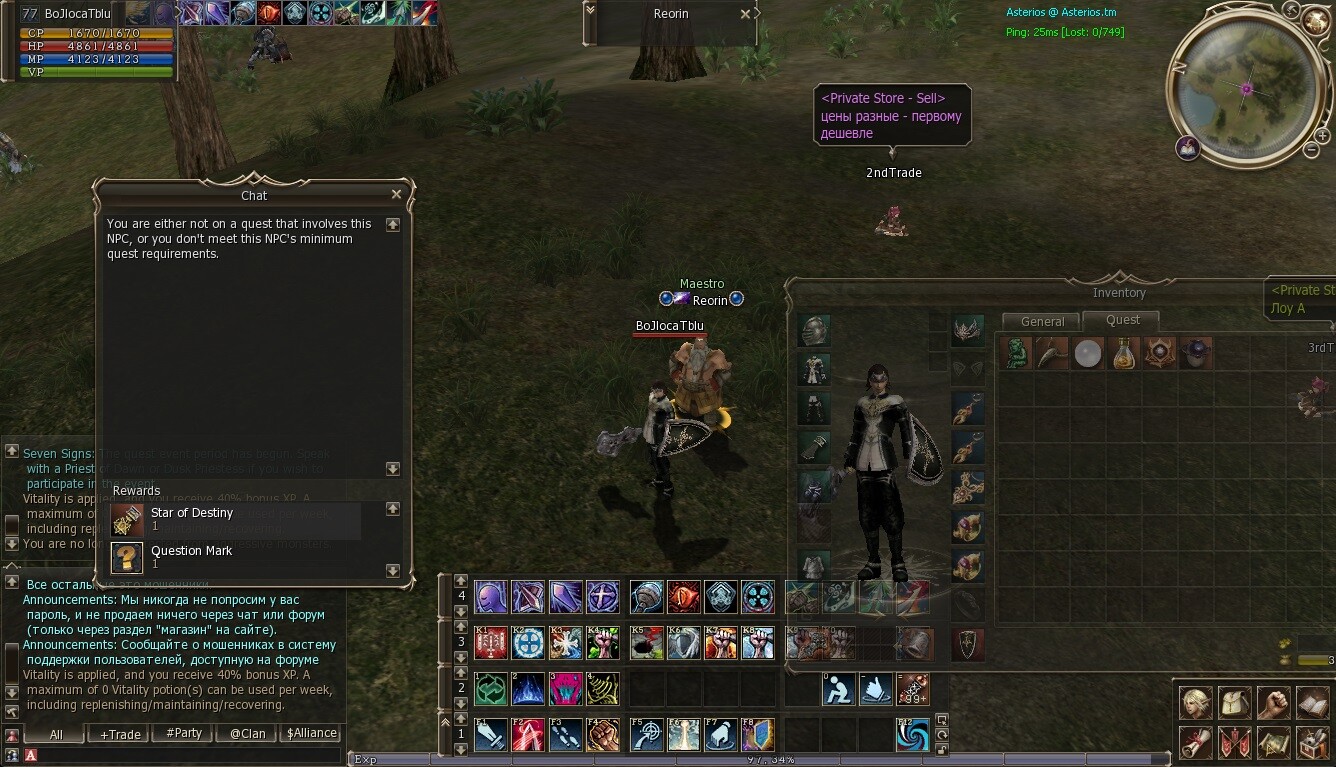Viewport: 1336px width, 767px height.
Task: Switch to the General inventory tab
Action: (x=1042, y=322)
